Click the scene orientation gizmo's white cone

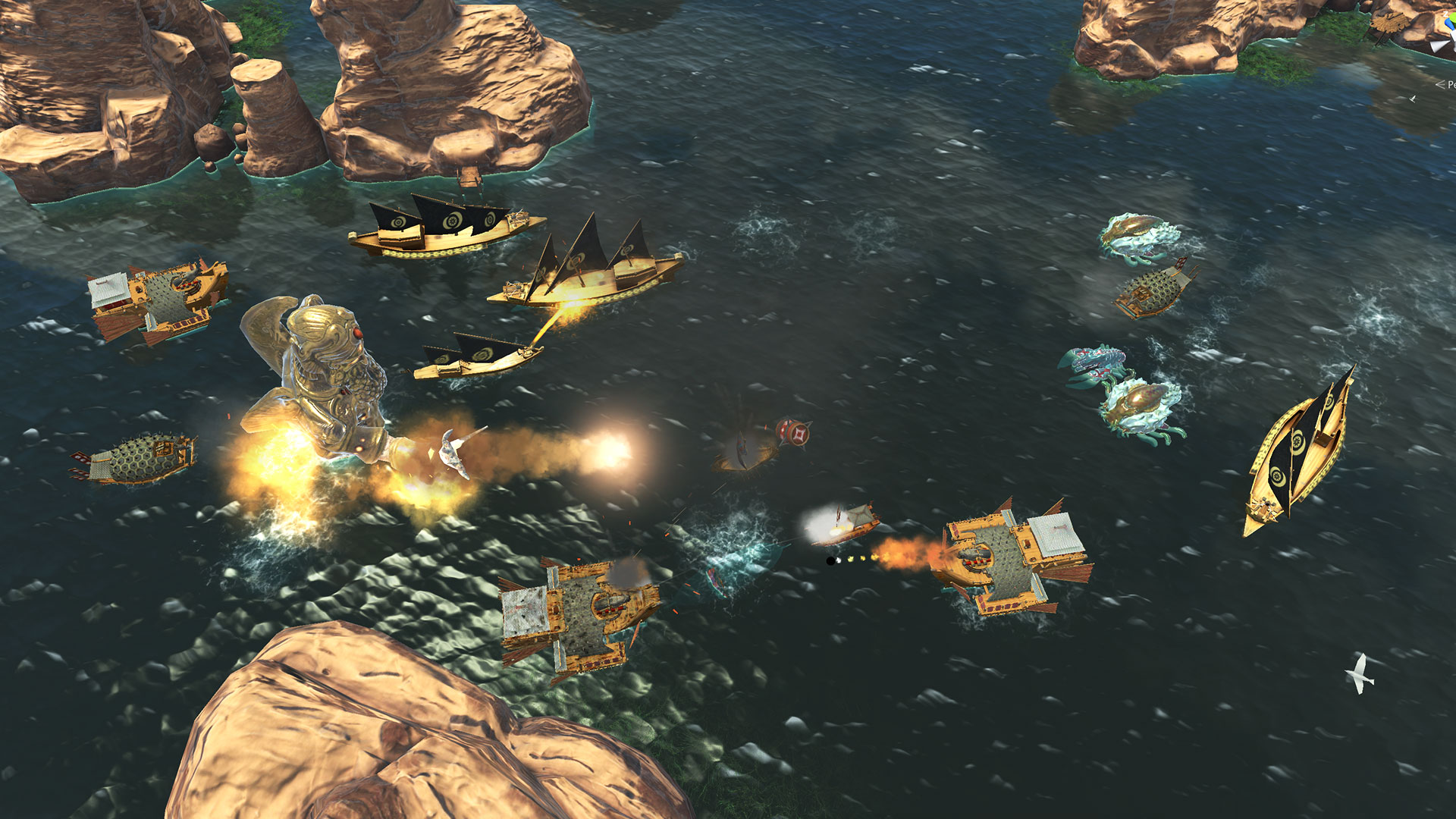pos(1440,46)
